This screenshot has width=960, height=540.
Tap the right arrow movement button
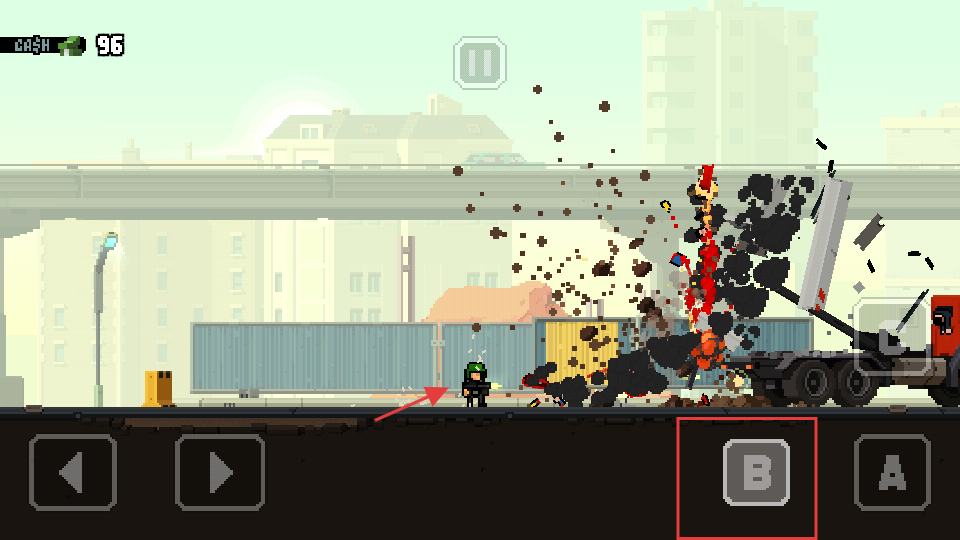[220, 472]
